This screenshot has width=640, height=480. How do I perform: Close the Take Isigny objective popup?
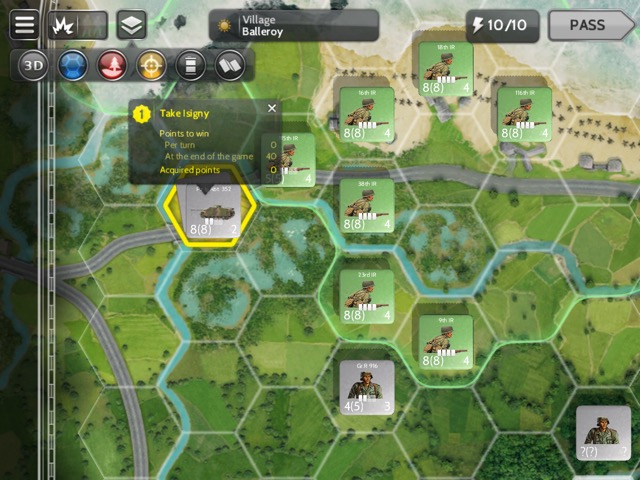pyautogui.click(x=272, y=108)
